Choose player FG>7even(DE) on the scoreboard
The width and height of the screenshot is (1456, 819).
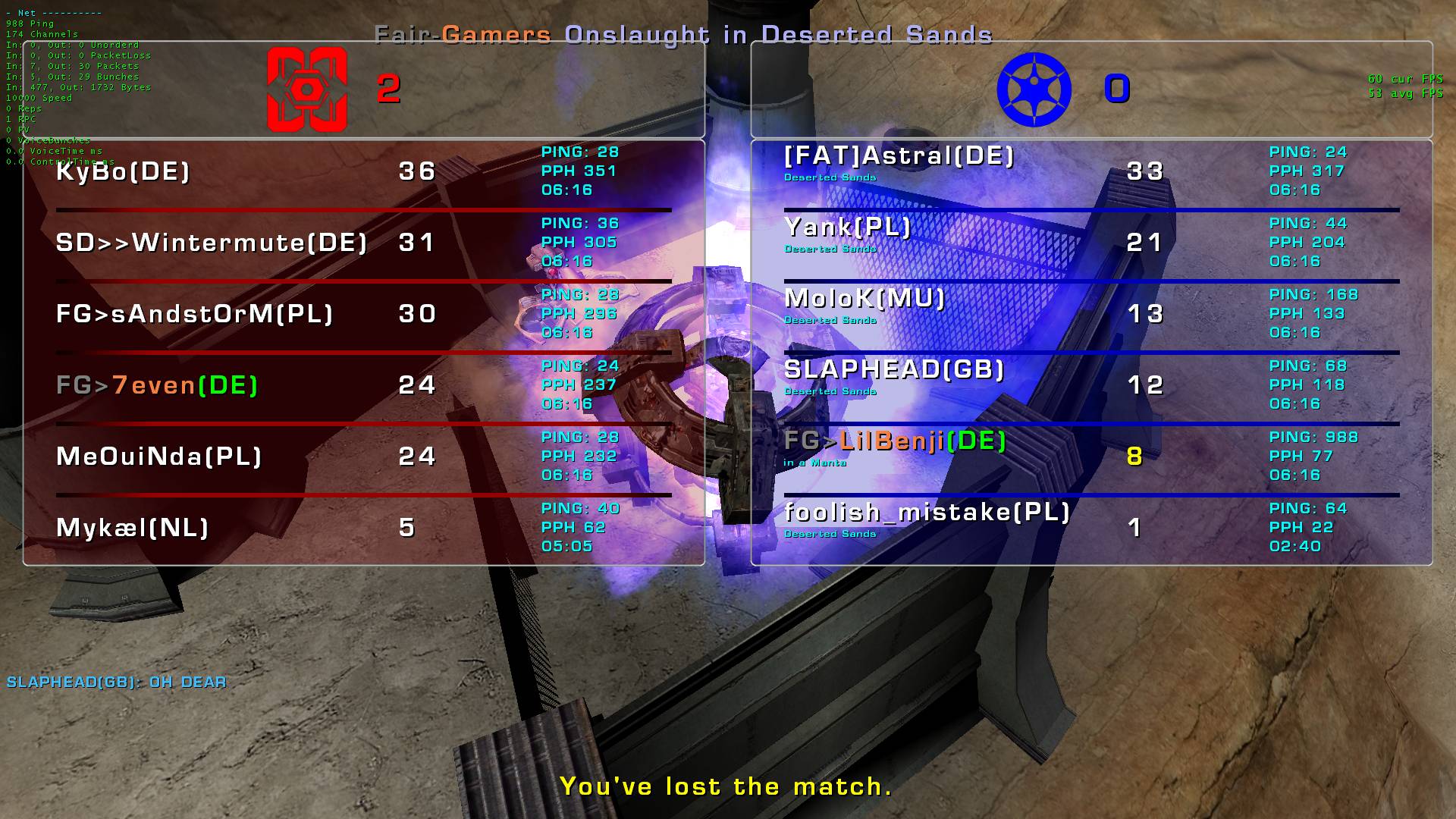tap(157, 385)
